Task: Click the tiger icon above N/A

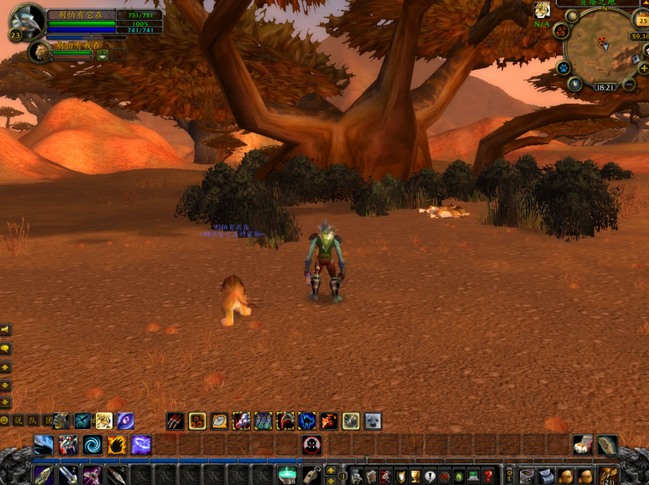Action: 541,11
